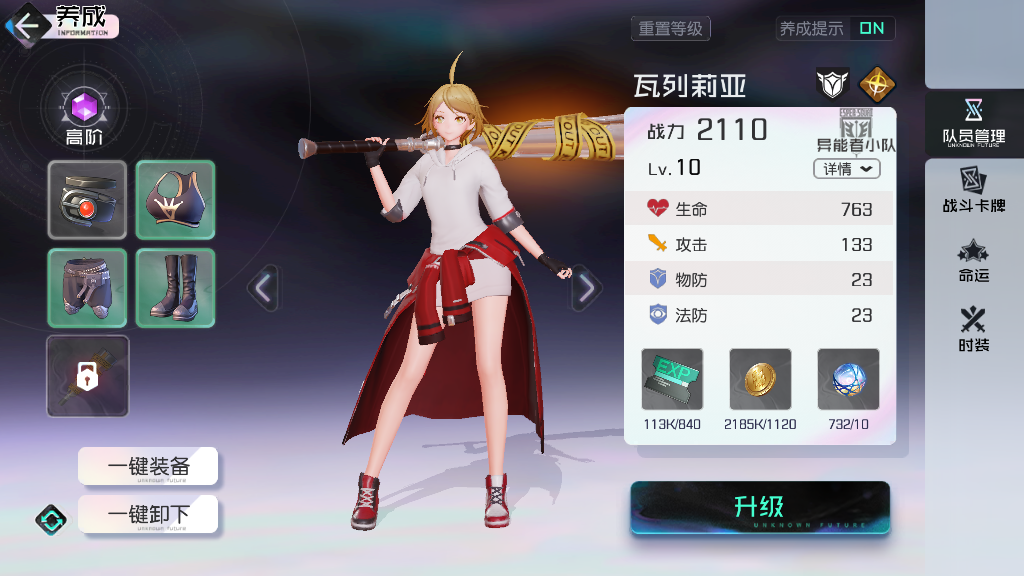Viewport: 1024px width, 576px height.
Task: Open the 时装 costume tab
Action: pyautogui.click(x=973, y=331)
